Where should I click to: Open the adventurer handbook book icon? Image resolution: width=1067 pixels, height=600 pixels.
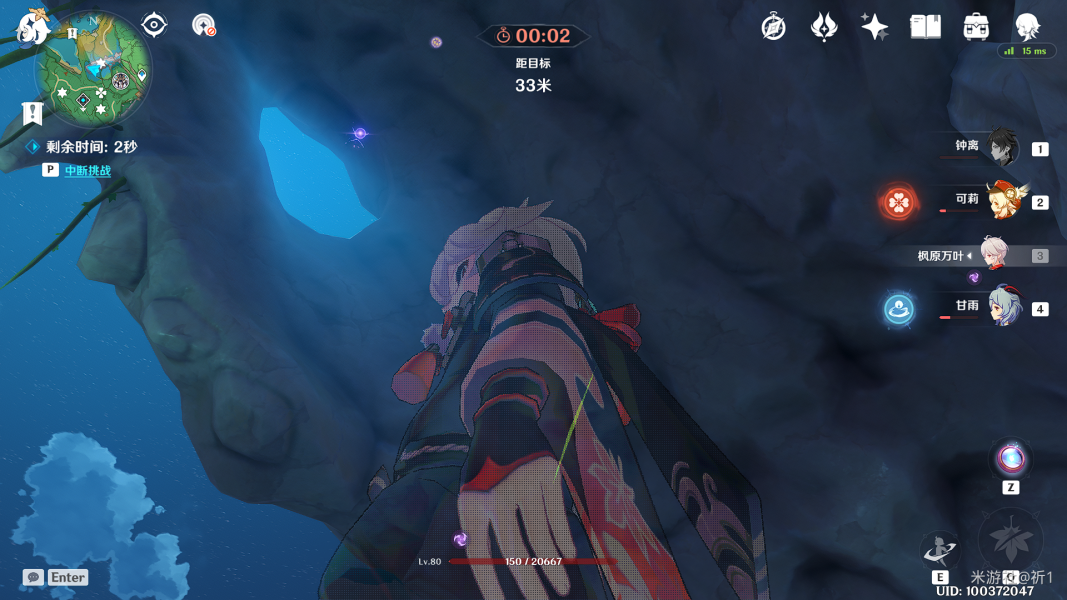[x=925, y=27]
